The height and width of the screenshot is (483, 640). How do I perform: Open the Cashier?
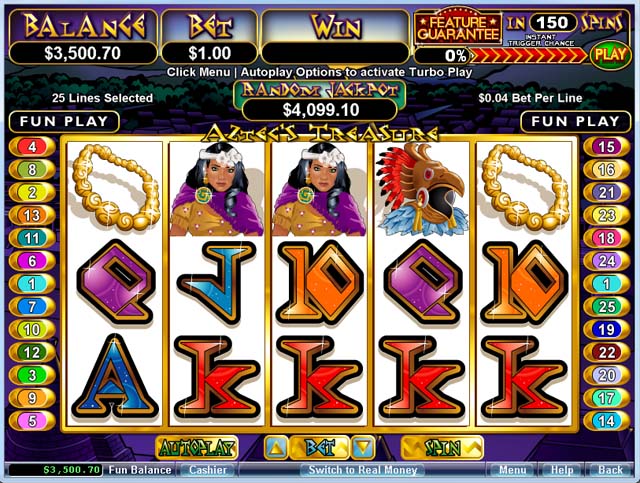208,469
